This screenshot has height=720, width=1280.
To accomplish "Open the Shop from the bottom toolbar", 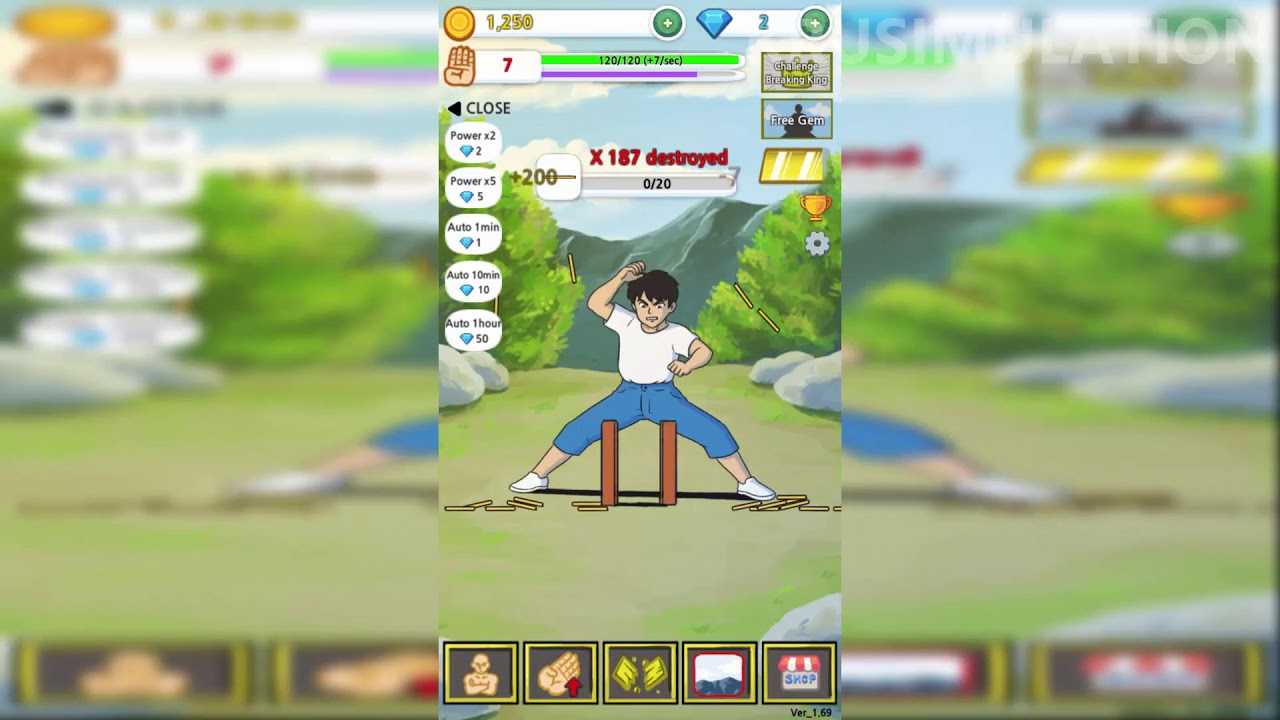I will click(x=800, y=672).
